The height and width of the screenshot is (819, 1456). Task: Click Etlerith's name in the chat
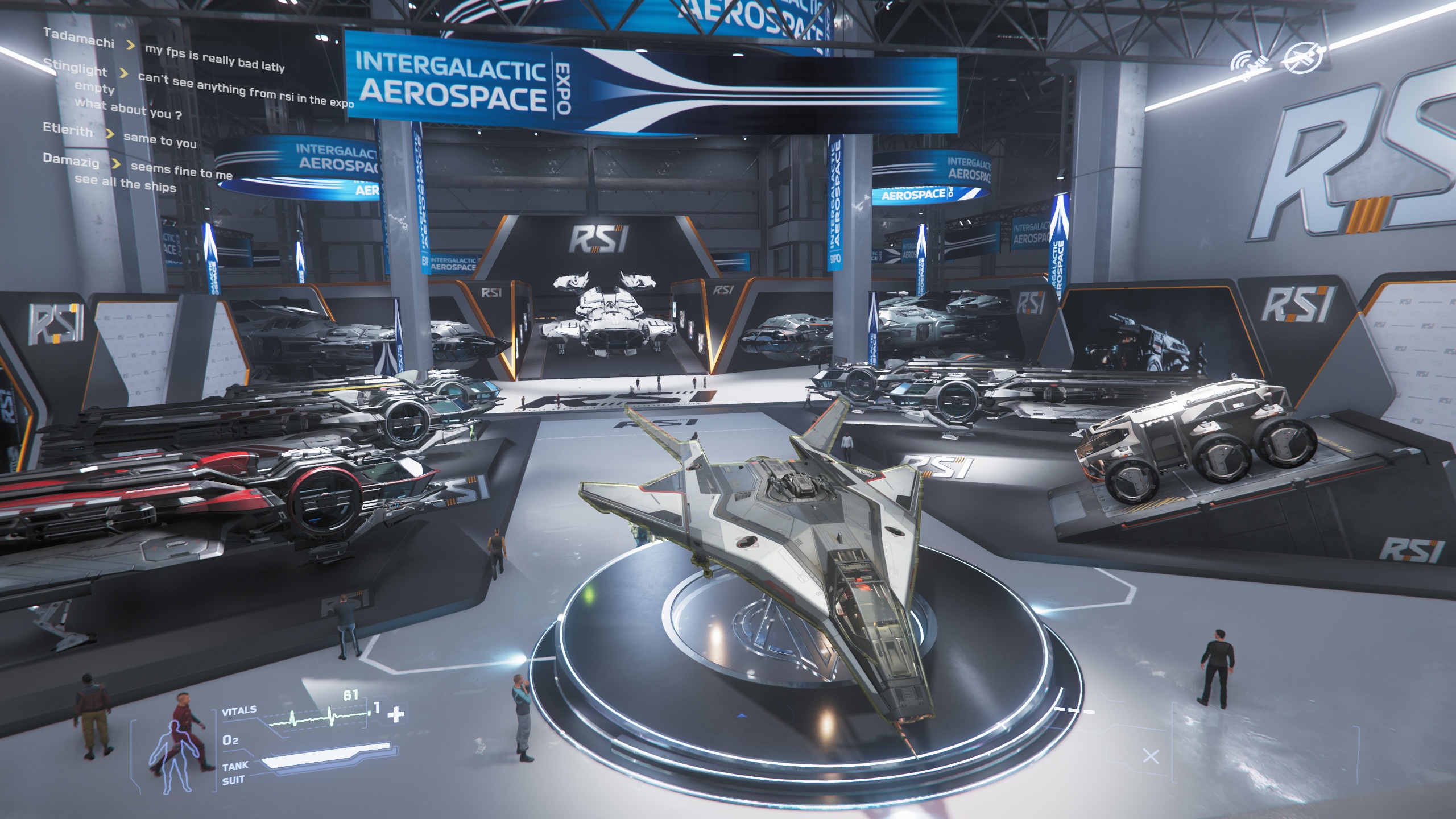pyautogui.click(x=68, y=130)
